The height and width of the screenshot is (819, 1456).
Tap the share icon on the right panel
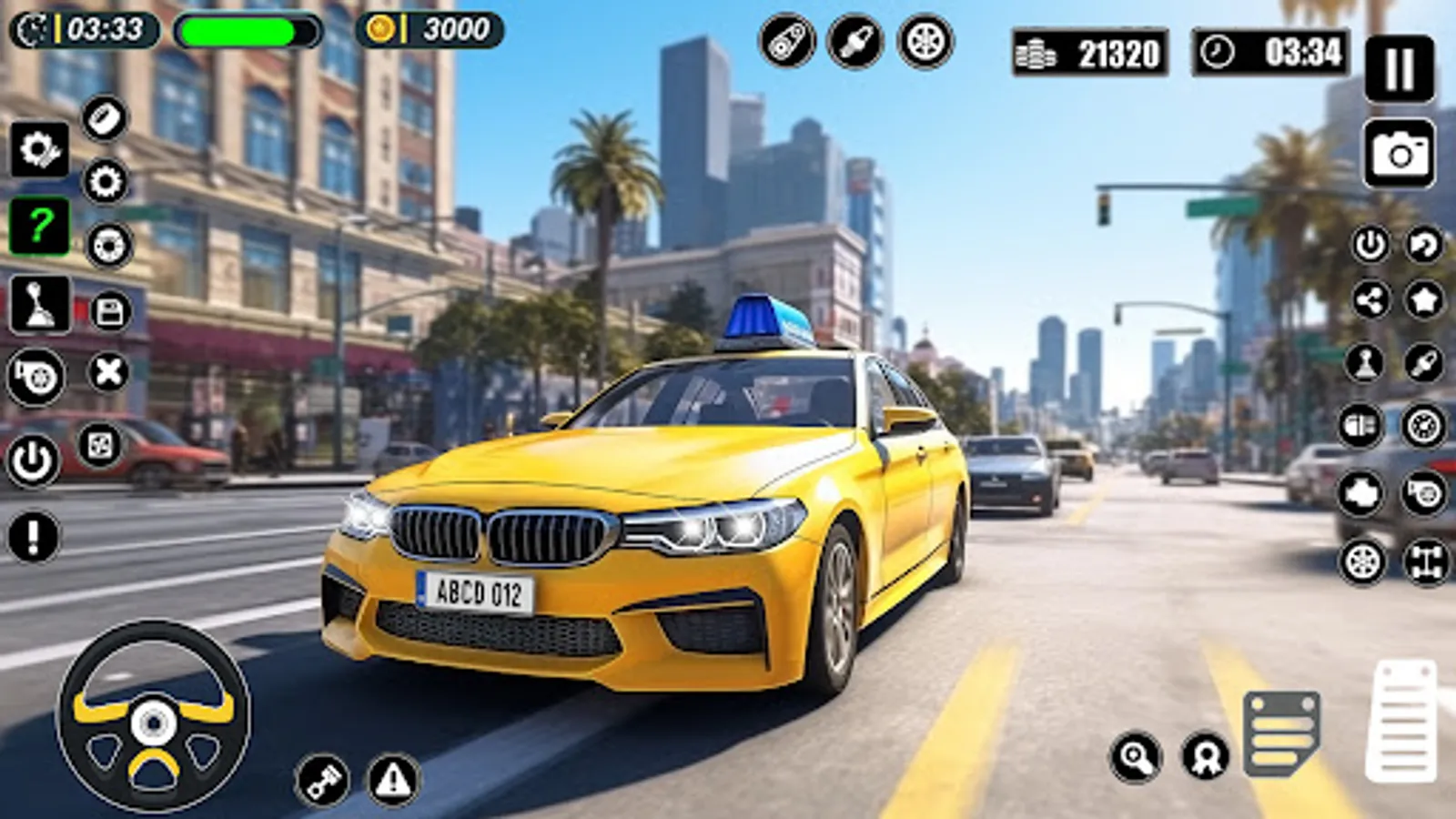(1369, 299)
